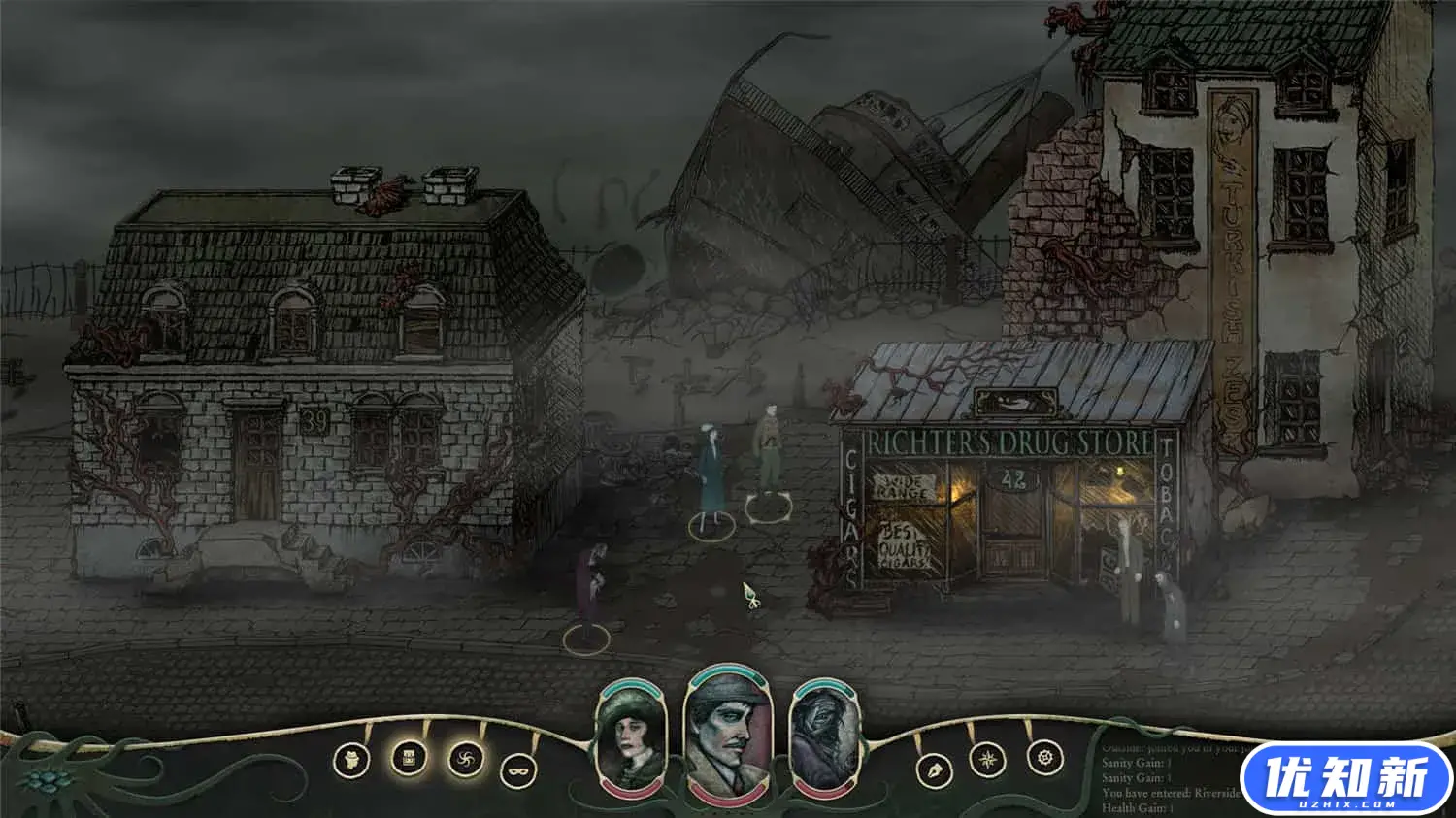The image size is (1456, 818).
Task: Activate the swirling spiral spells icon
Action: click(466, 758)
